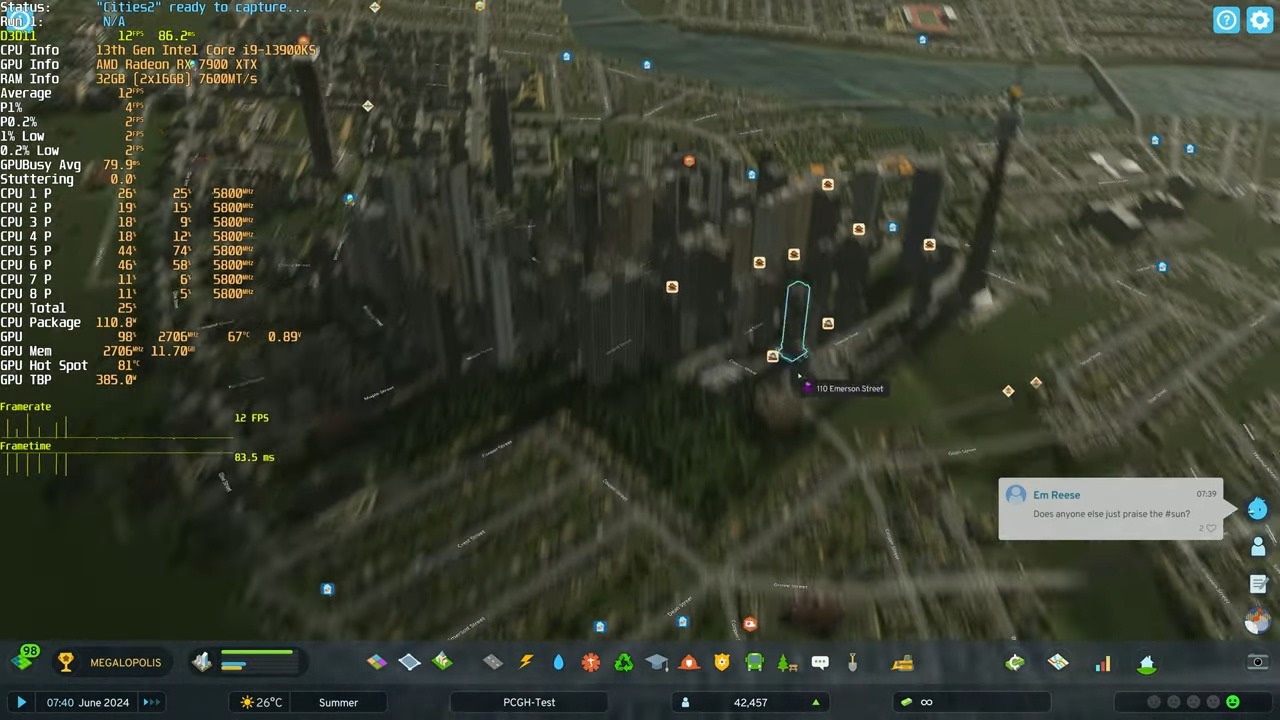
Task: Resume the simulation with the play button
Action: tap(21, 702)
